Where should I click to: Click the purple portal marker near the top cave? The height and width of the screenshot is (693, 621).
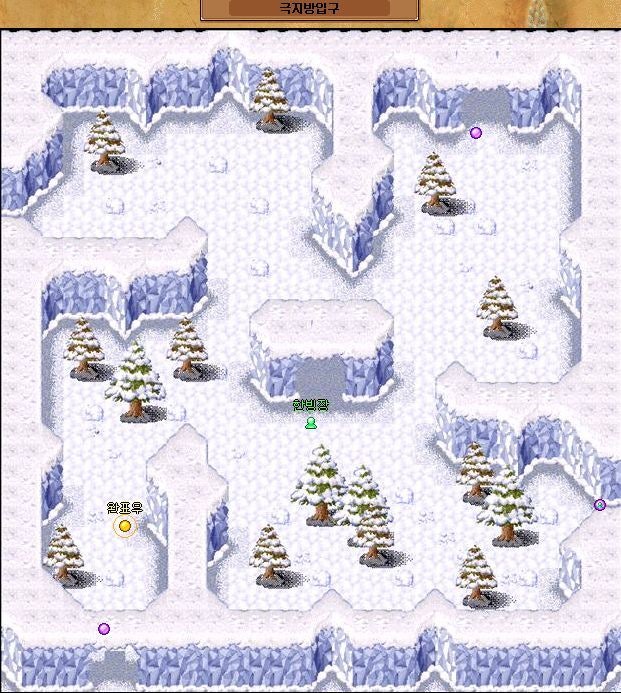click(x=476, y=132)
